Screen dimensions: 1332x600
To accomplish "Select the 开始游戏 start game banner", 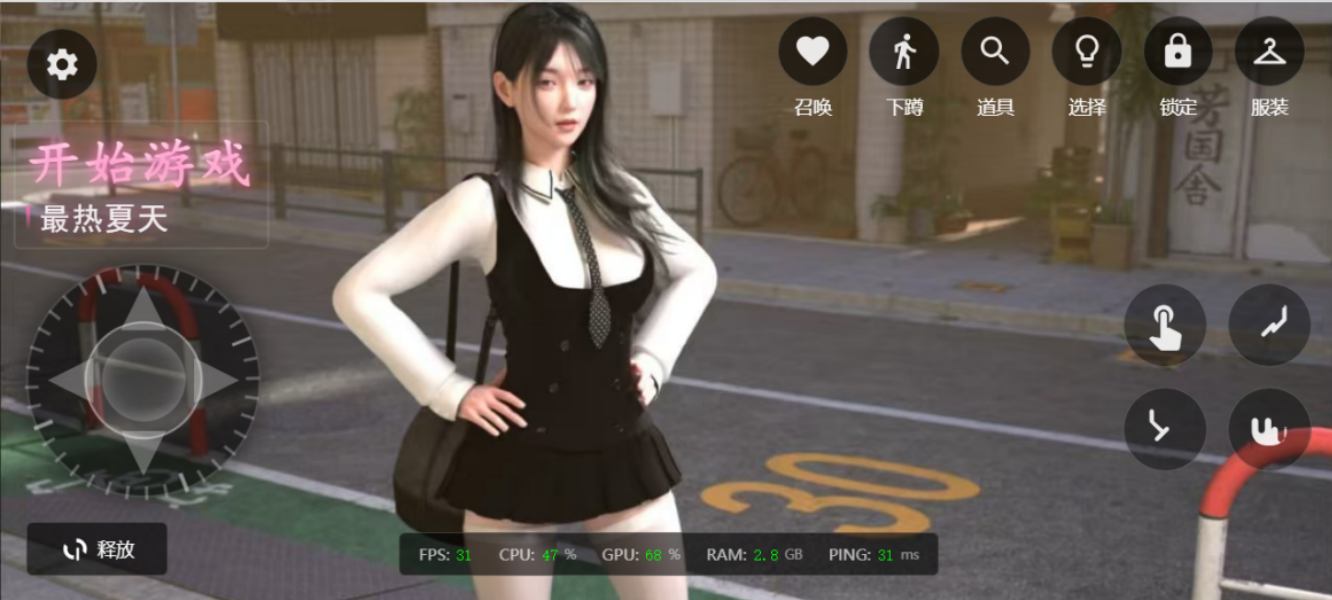I will (x=140, y=165).
